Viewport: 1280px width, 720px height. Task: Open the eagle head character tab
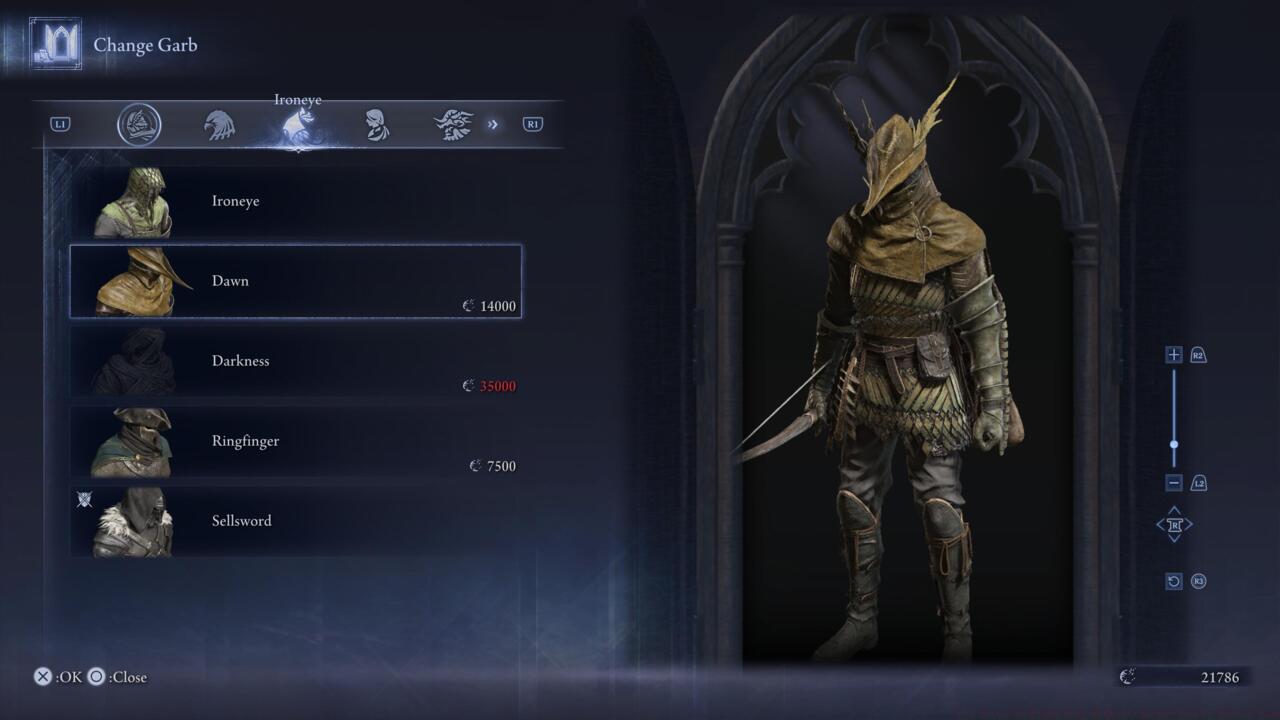[x=219, y=125]
